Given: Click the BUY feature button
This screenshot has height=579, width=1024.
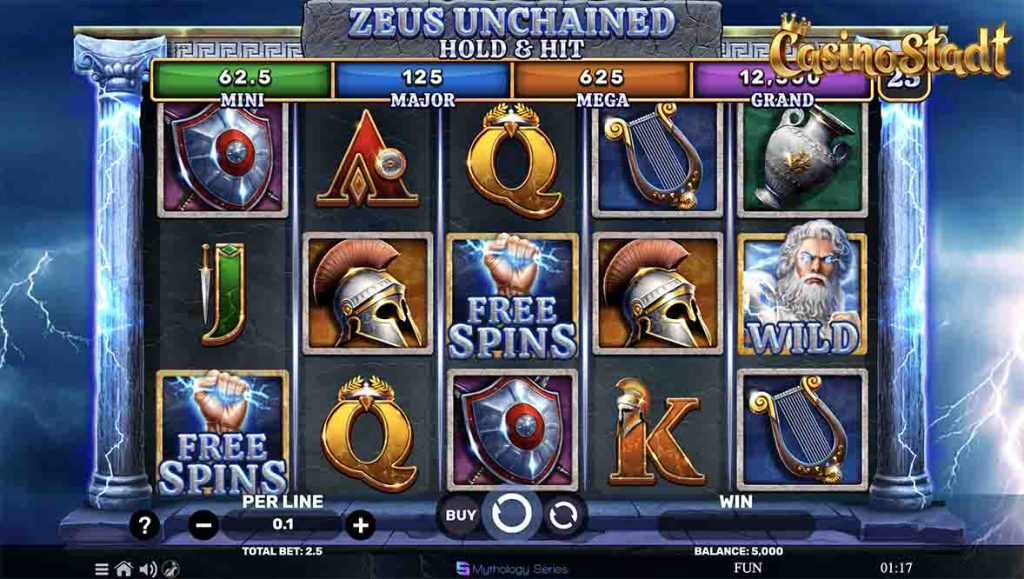Looking at the screenshot, I should pos(460,516).
